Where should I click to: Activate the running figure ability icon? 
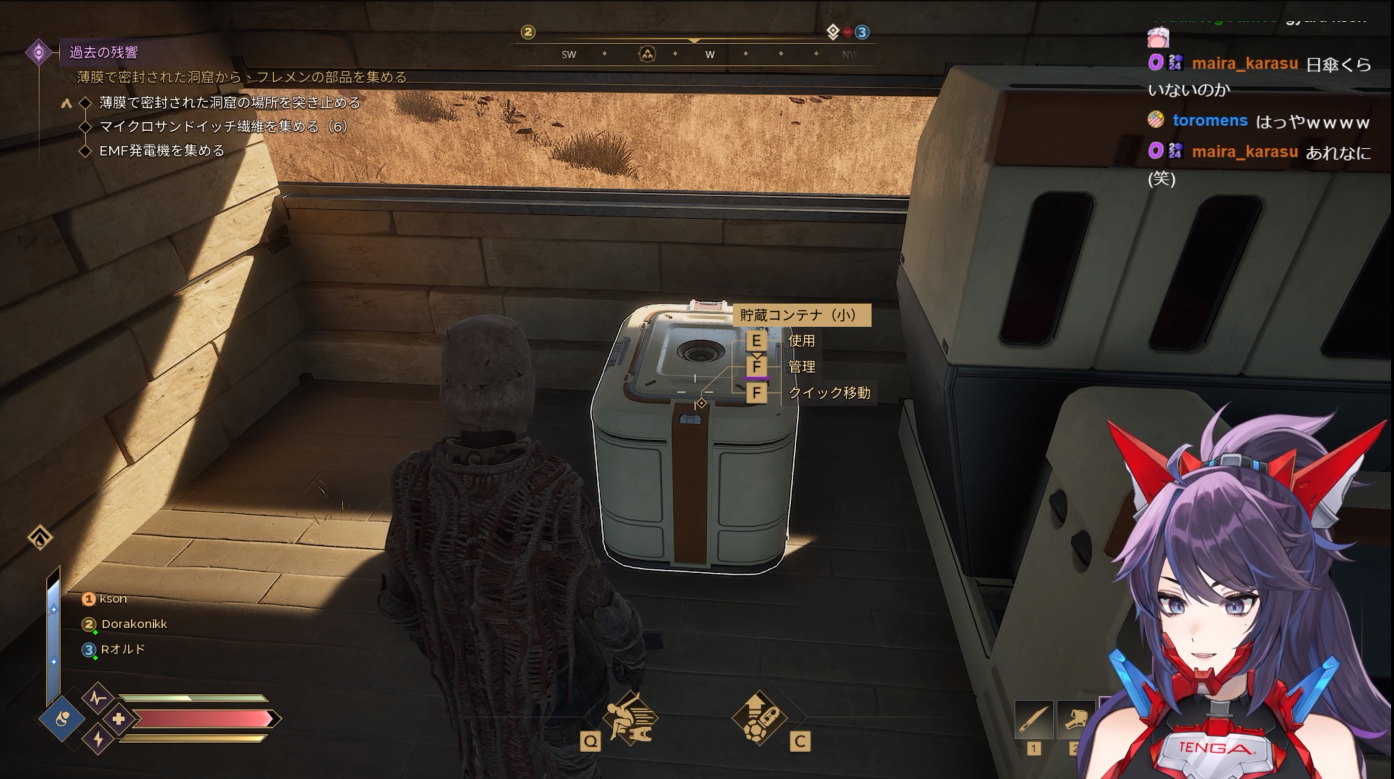coord(630,716)
